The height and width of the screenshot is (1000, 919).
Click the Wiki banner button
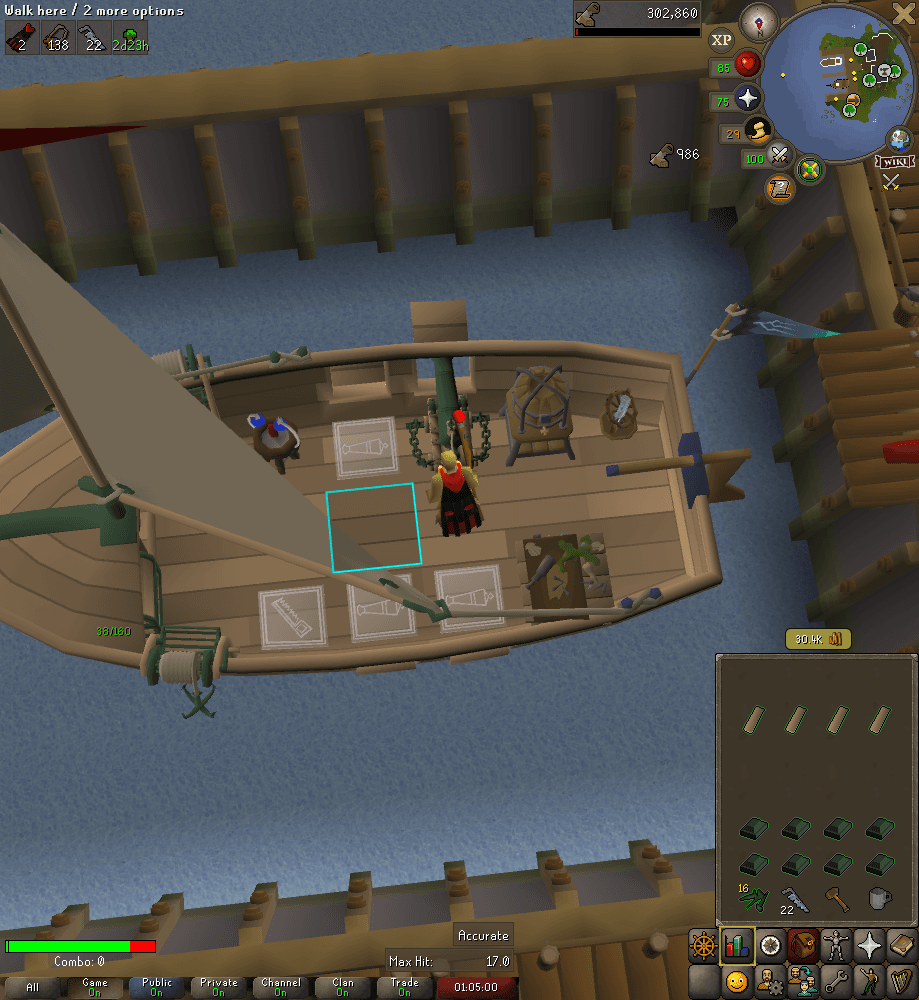click(894, 161)
